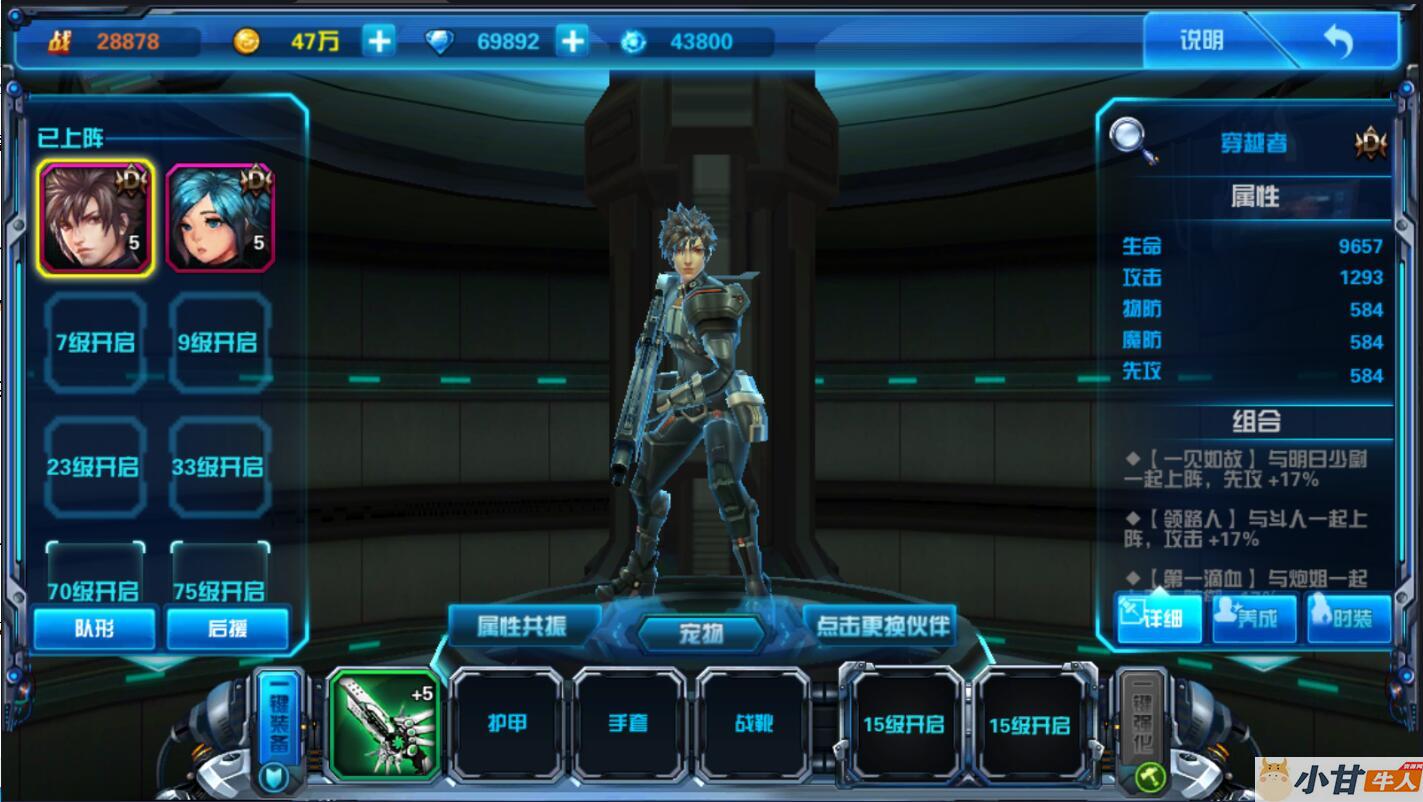Open 属性共振 attribute resonance
1423x802 pixels.
(x=522, y=626)
